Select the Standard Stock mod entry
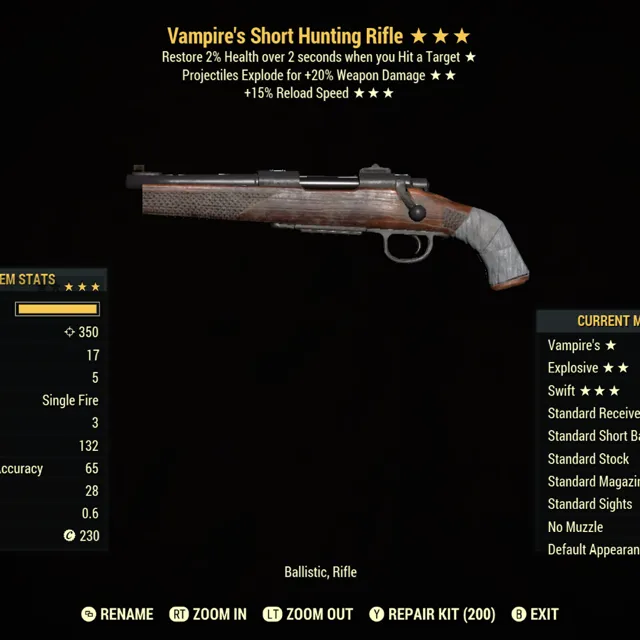Viewport: 640px width, 640px height. pyautogui.click(x=588, y=459)
